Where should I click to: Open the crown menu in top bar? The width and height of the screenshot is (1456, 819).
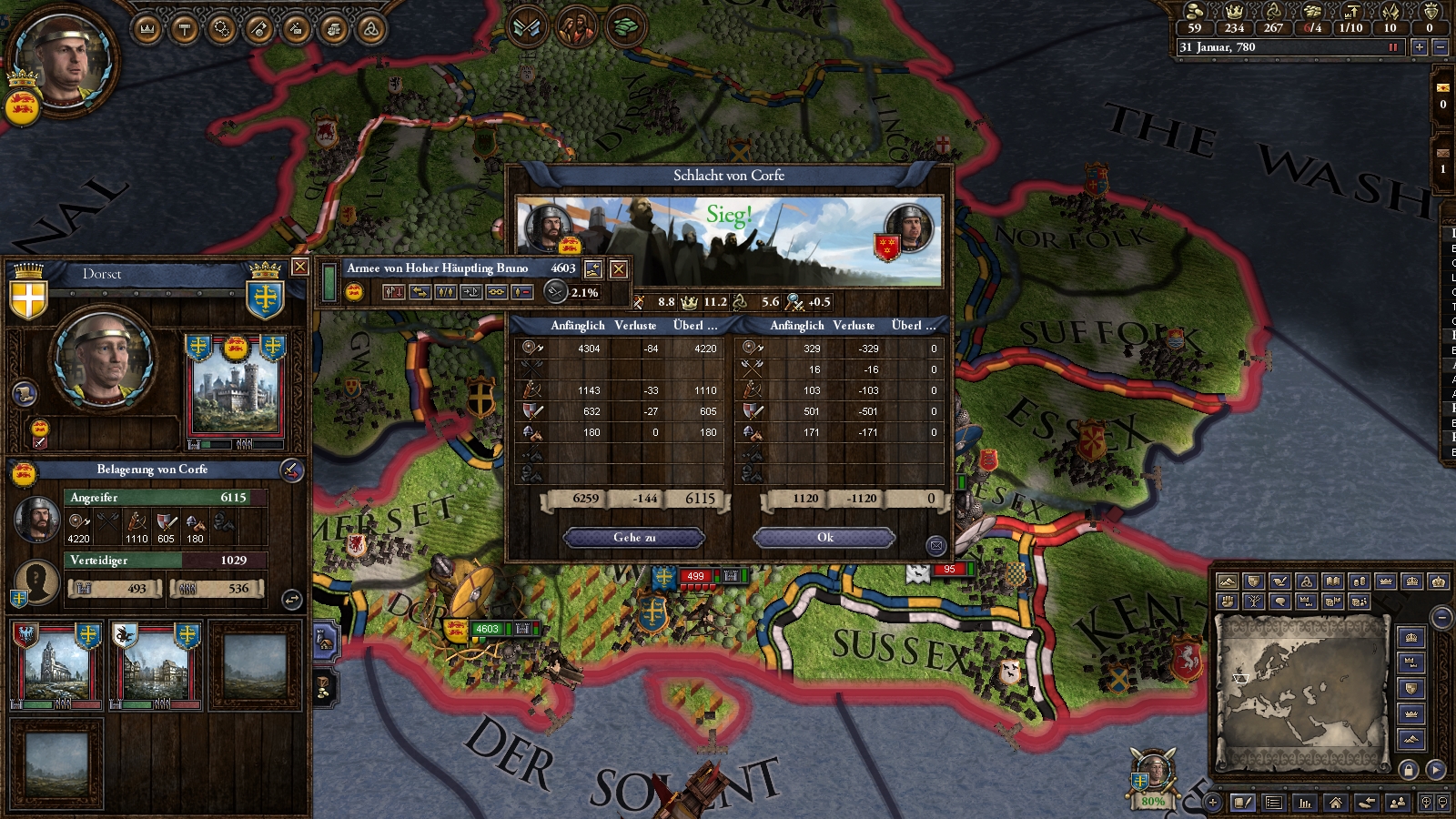(147, 29)
